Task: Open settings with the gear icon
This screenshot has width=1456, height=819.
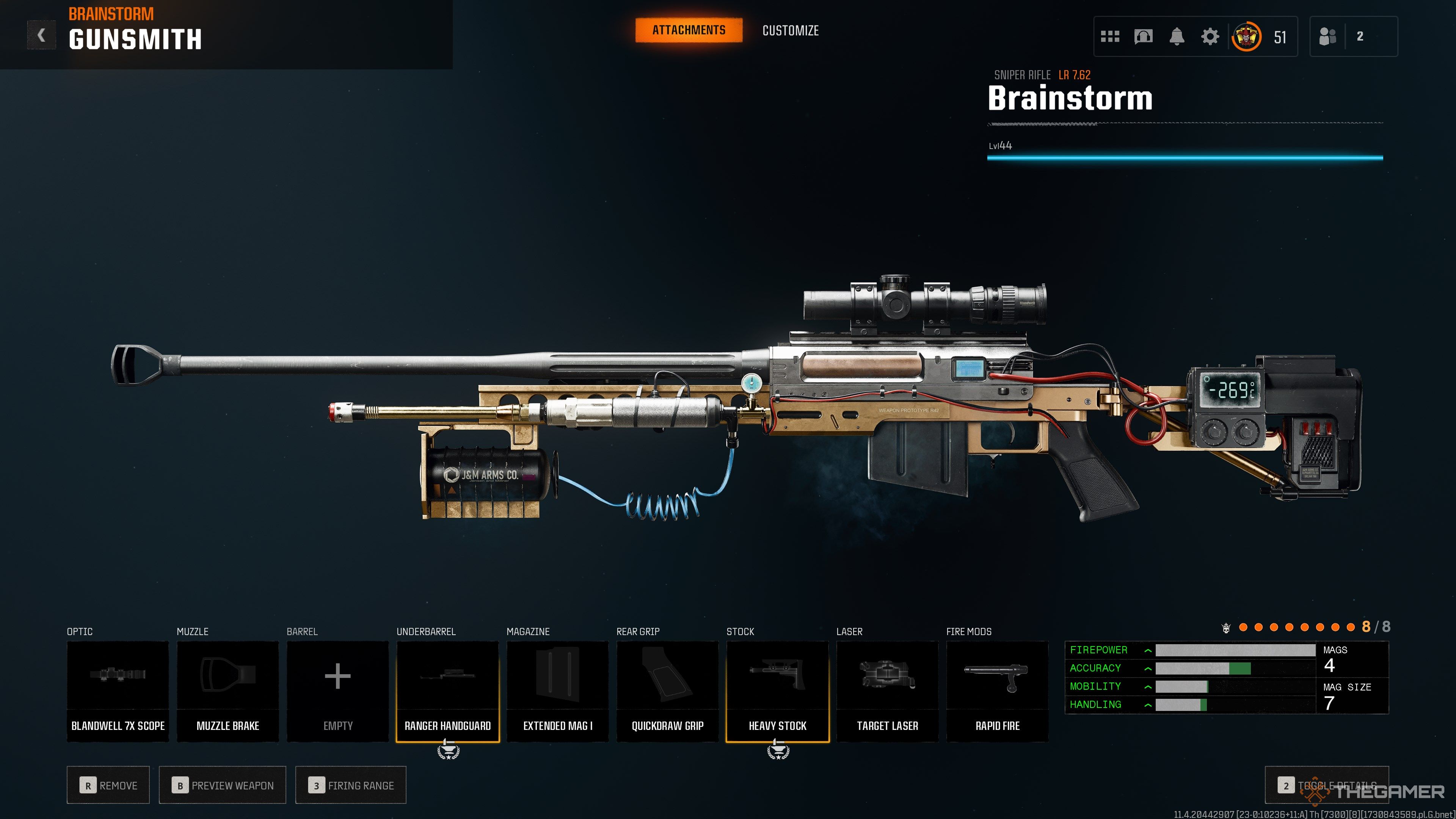Action: tap(1210, 37)
